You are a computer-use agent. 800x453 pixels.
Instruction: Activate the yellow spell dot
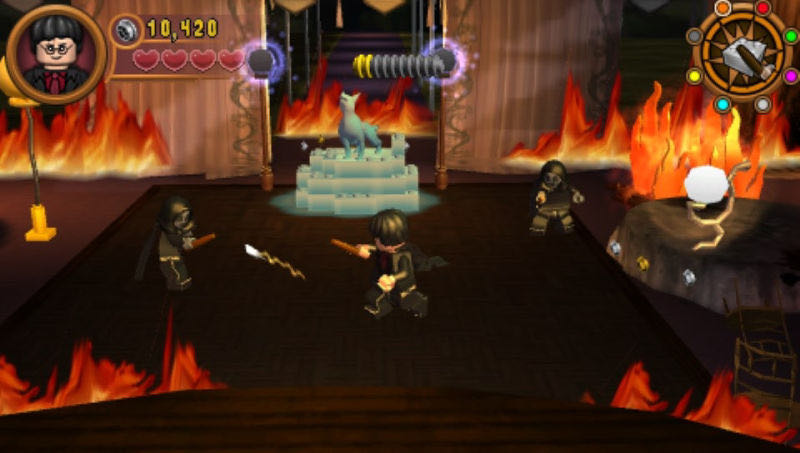tap(694, 76)
